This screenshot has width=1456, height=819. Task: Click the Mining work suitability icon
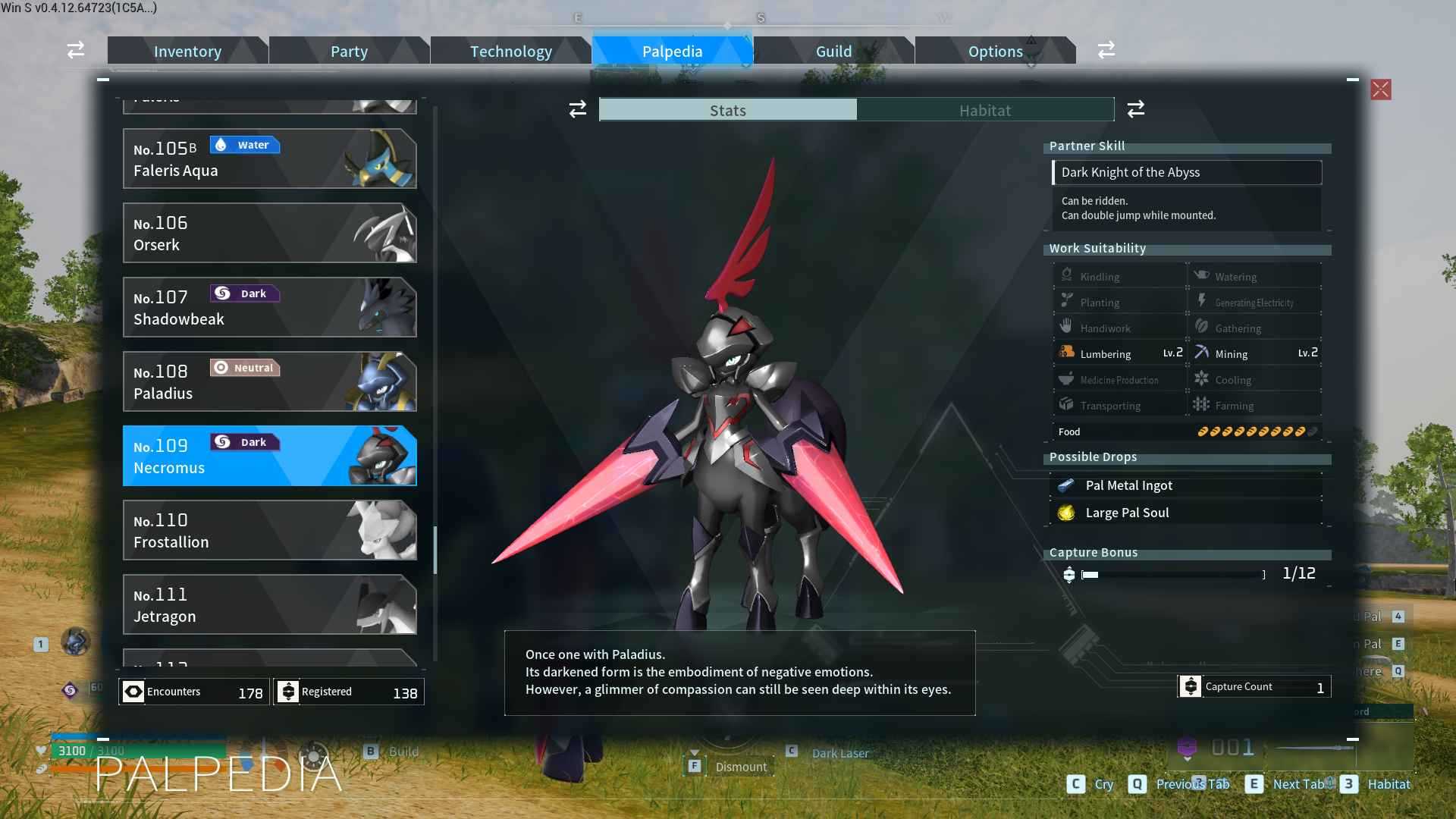[1203, 351]
